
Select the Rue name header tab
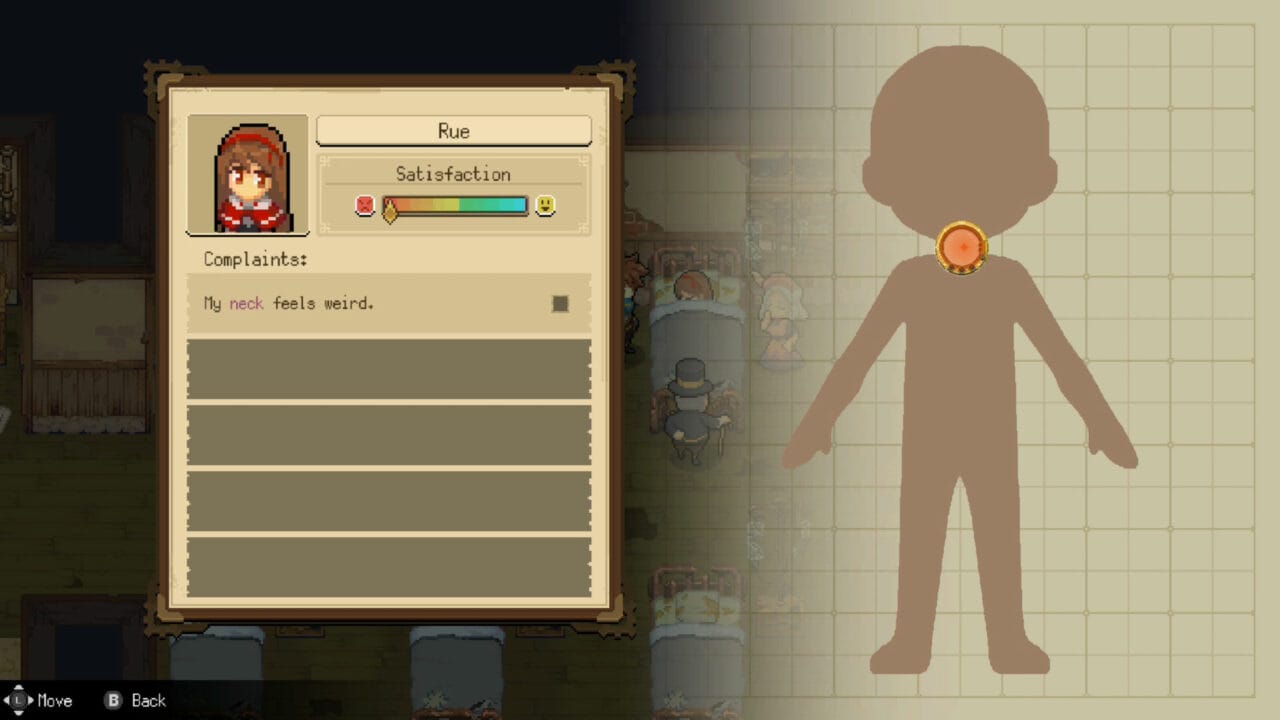tap(453, 131)
